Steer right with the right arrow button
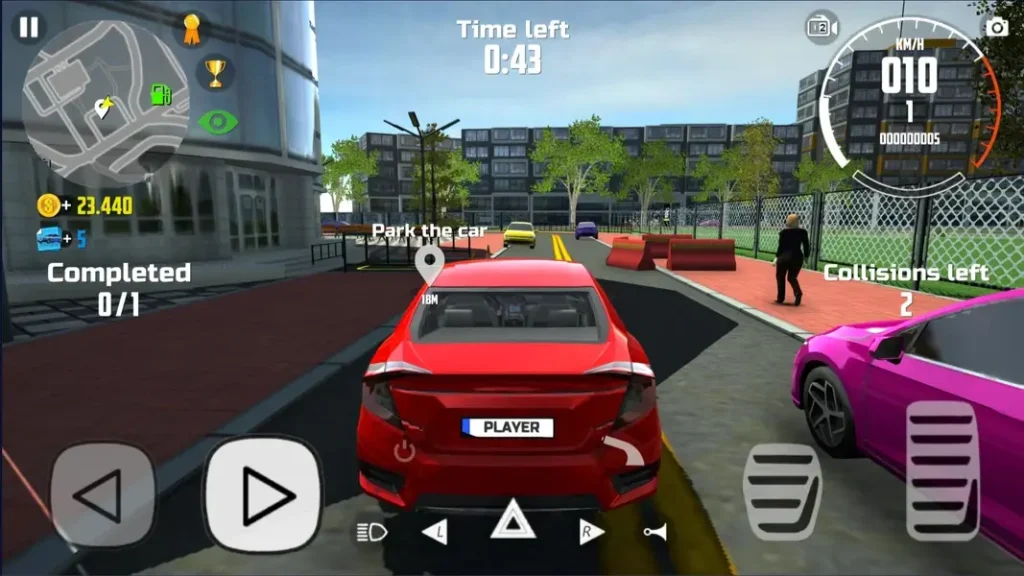This screenshot has width=1024, height=576. (263, 495)
